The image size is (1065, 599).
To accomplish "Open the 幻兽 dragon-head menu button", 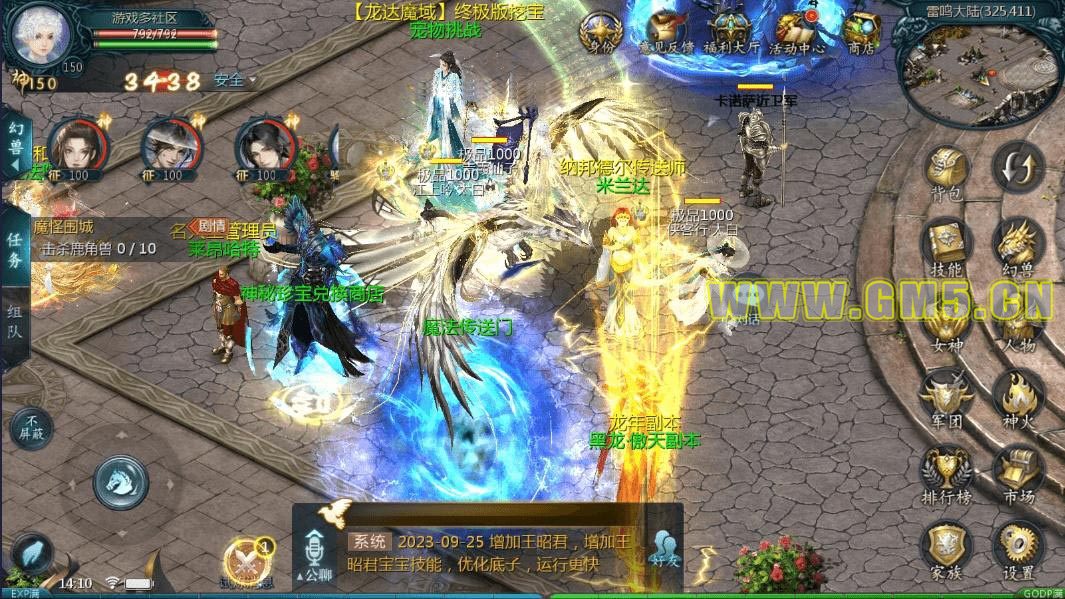I will (1018, 245).
